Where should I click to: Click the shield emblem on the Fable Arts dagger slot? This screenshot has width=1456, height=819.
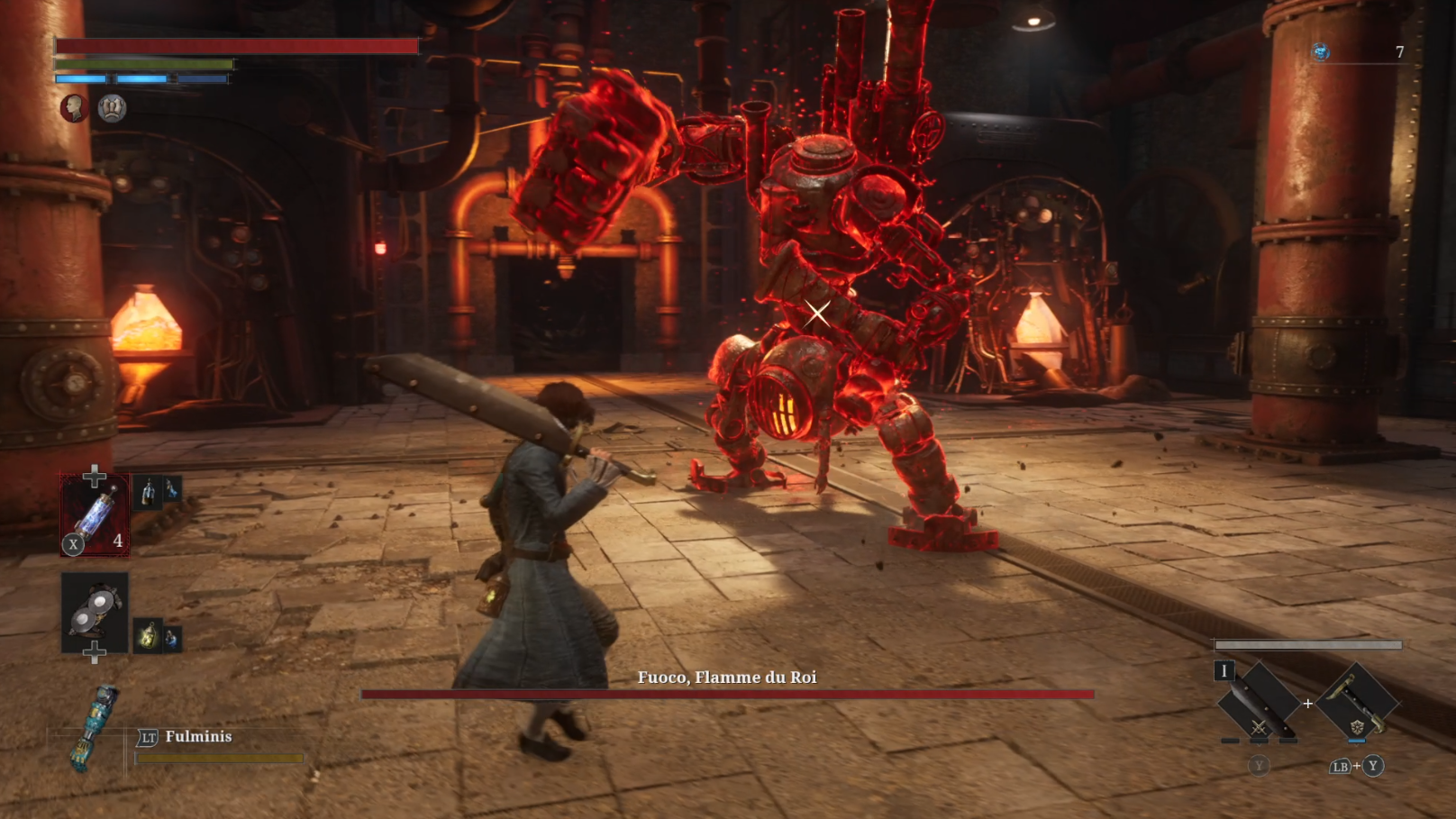tap(1358, 727)
